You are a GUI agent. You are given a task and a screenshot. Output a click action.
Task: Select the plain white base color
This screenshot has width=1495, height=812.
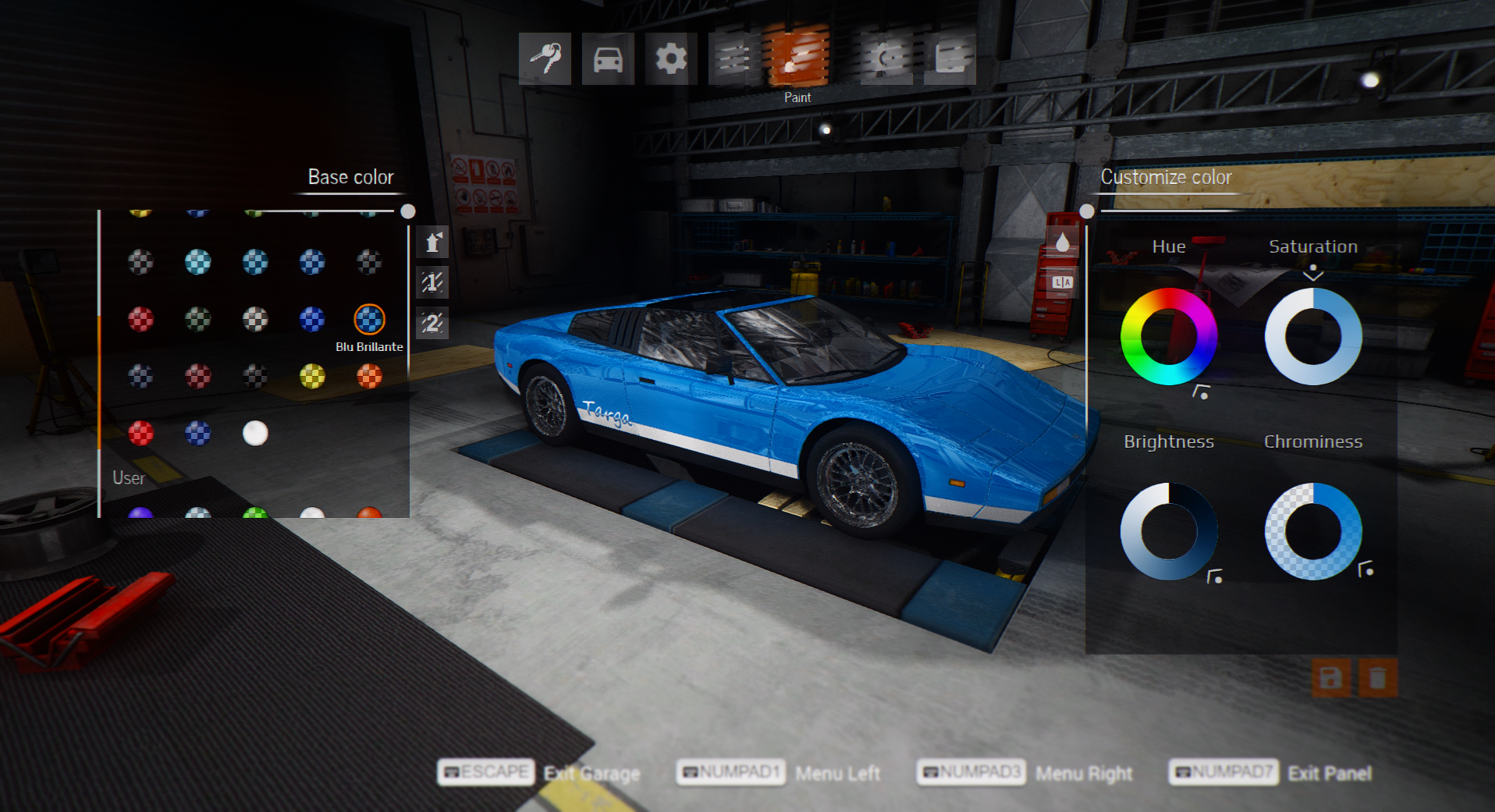click(x=255, y=433)
